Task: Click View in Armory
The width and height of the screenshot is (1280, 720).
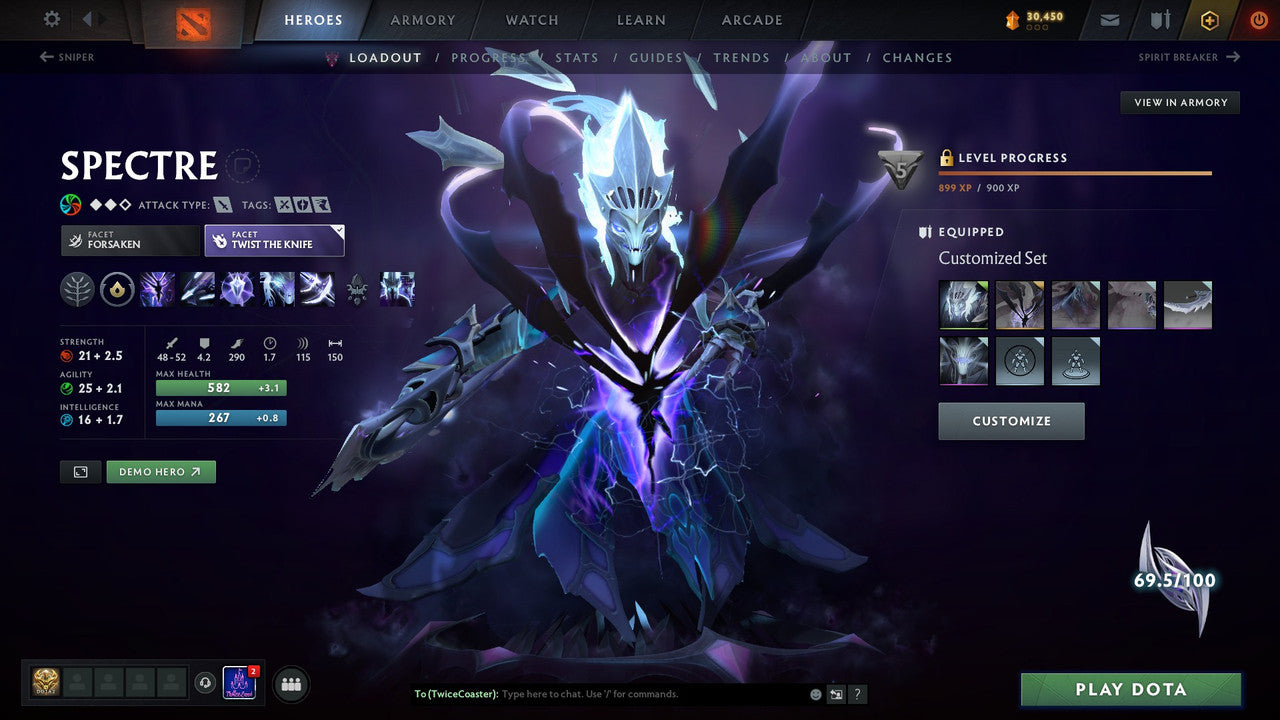Action: pos(1179,102)
